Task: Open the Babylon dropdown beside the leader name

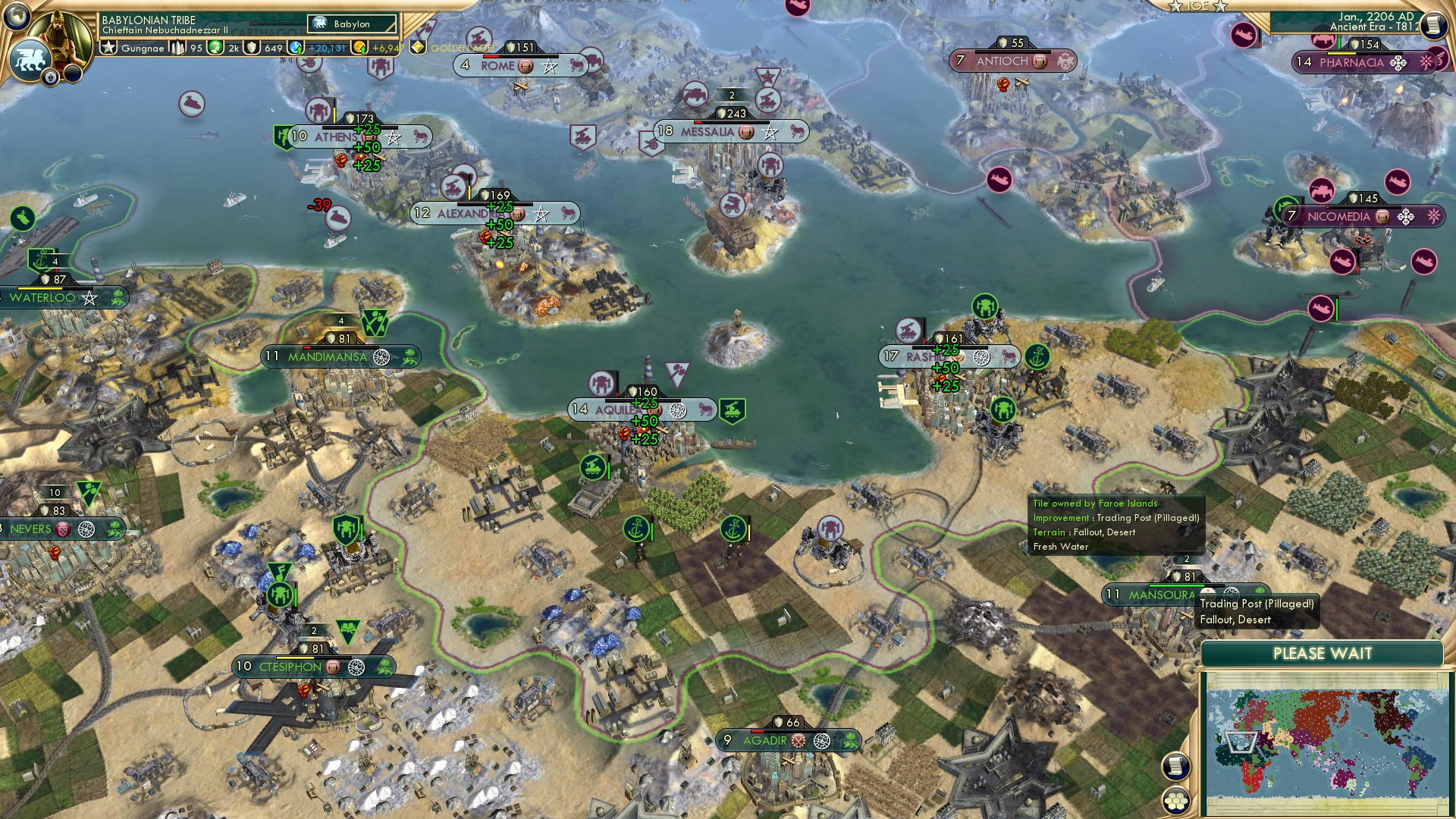Action: (x=351, y=24)
